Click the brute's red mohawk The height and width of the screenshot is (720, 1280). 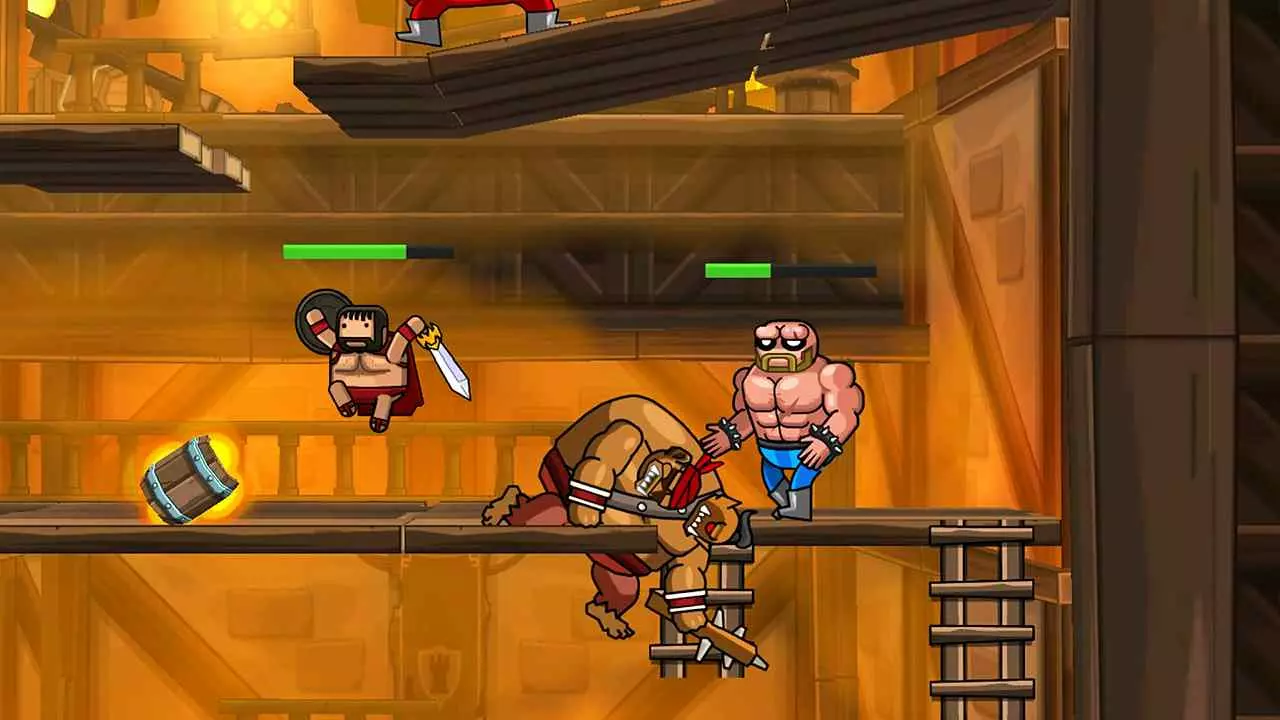(692, 475)
